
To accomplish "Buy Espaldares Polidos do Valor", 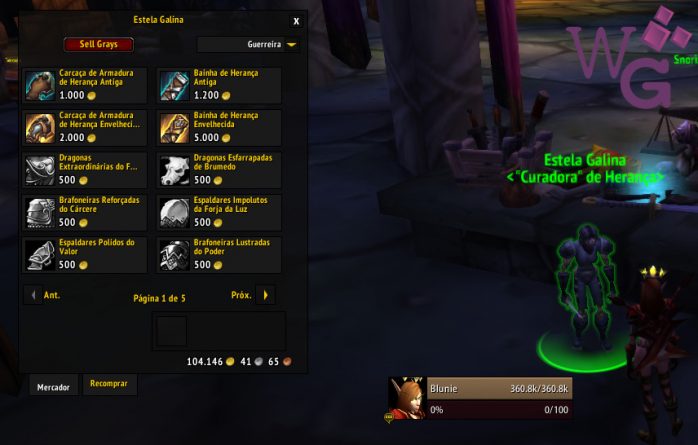I will 44,254.
